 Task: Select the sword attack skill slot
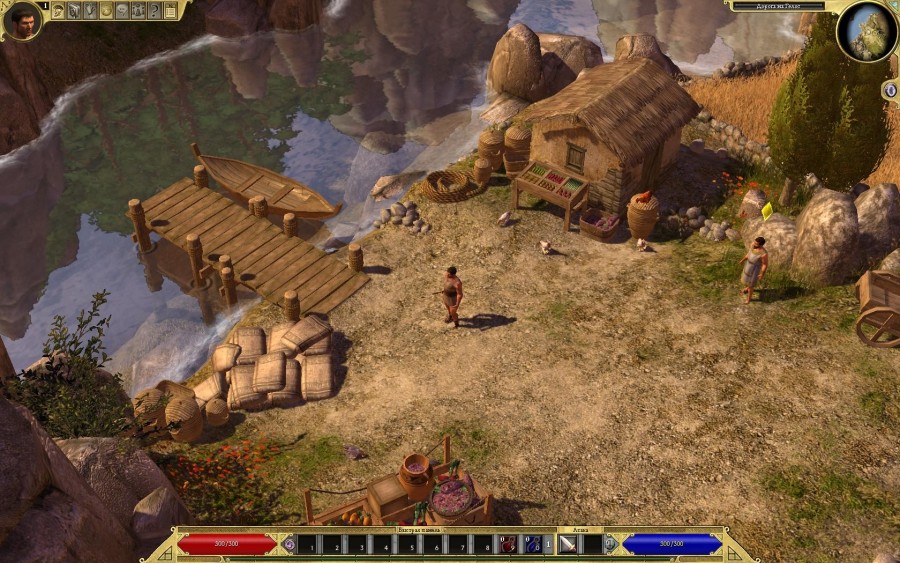point(568,545)
